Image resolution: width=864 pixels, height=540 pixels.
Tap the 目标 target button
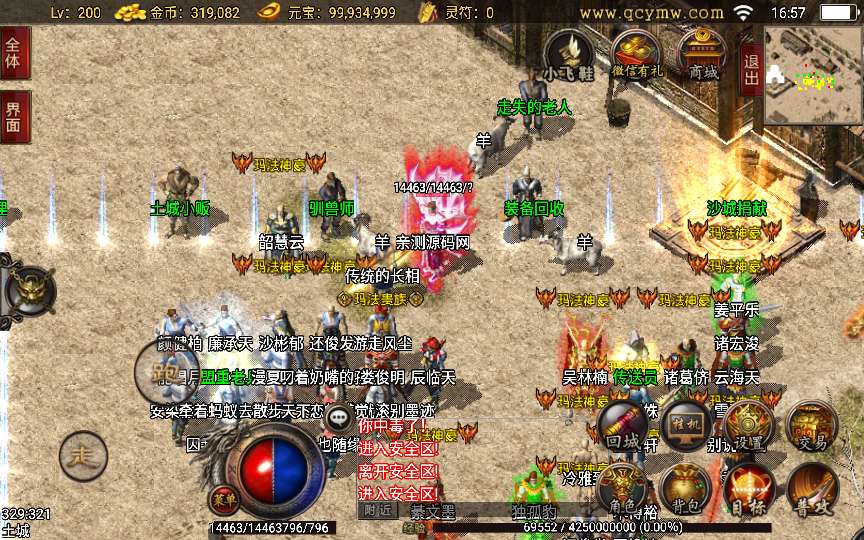click(x=748, y=490)
